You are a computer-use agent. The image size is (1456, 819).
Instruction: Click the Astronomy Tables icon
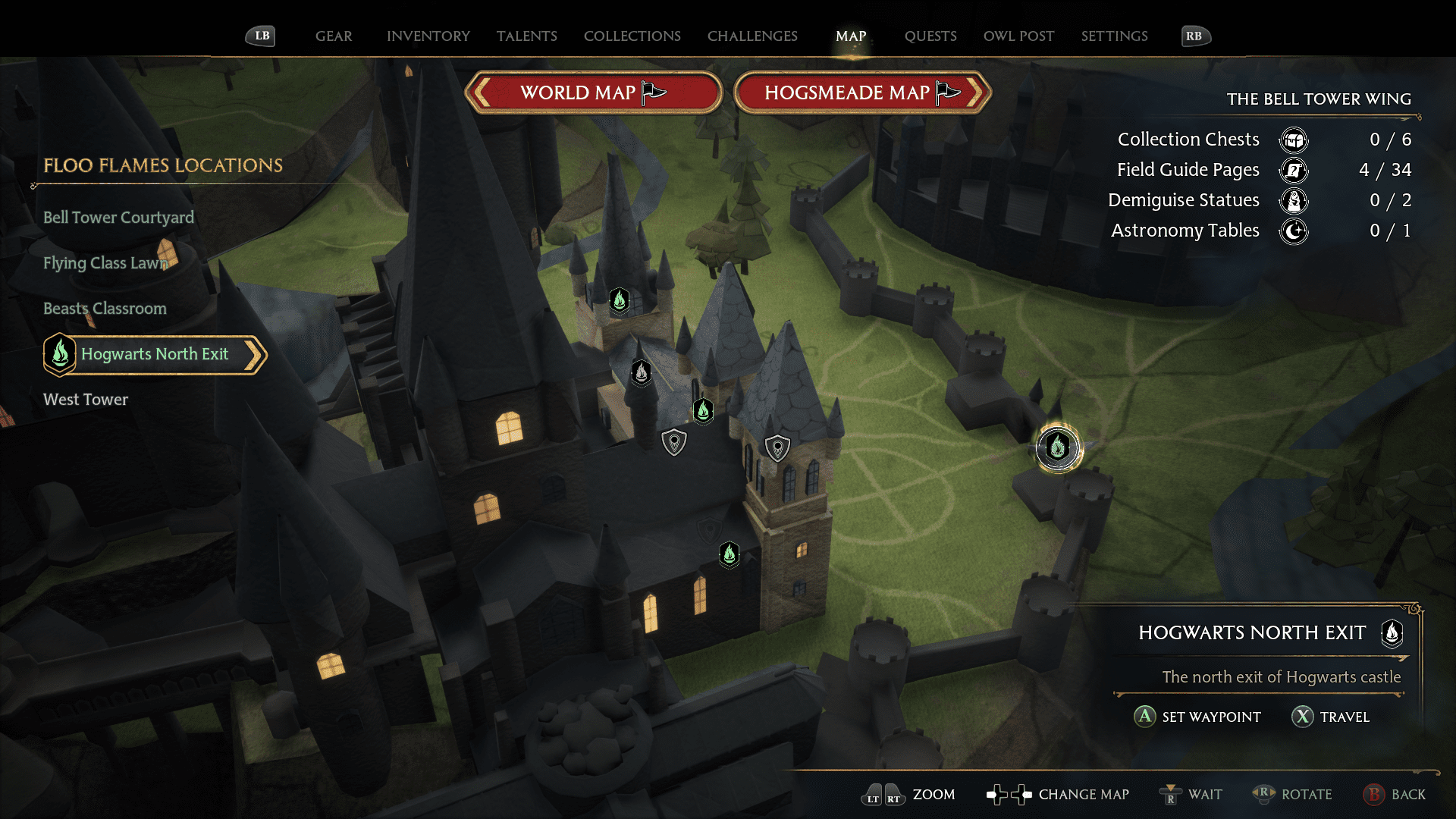point(1293,231)
